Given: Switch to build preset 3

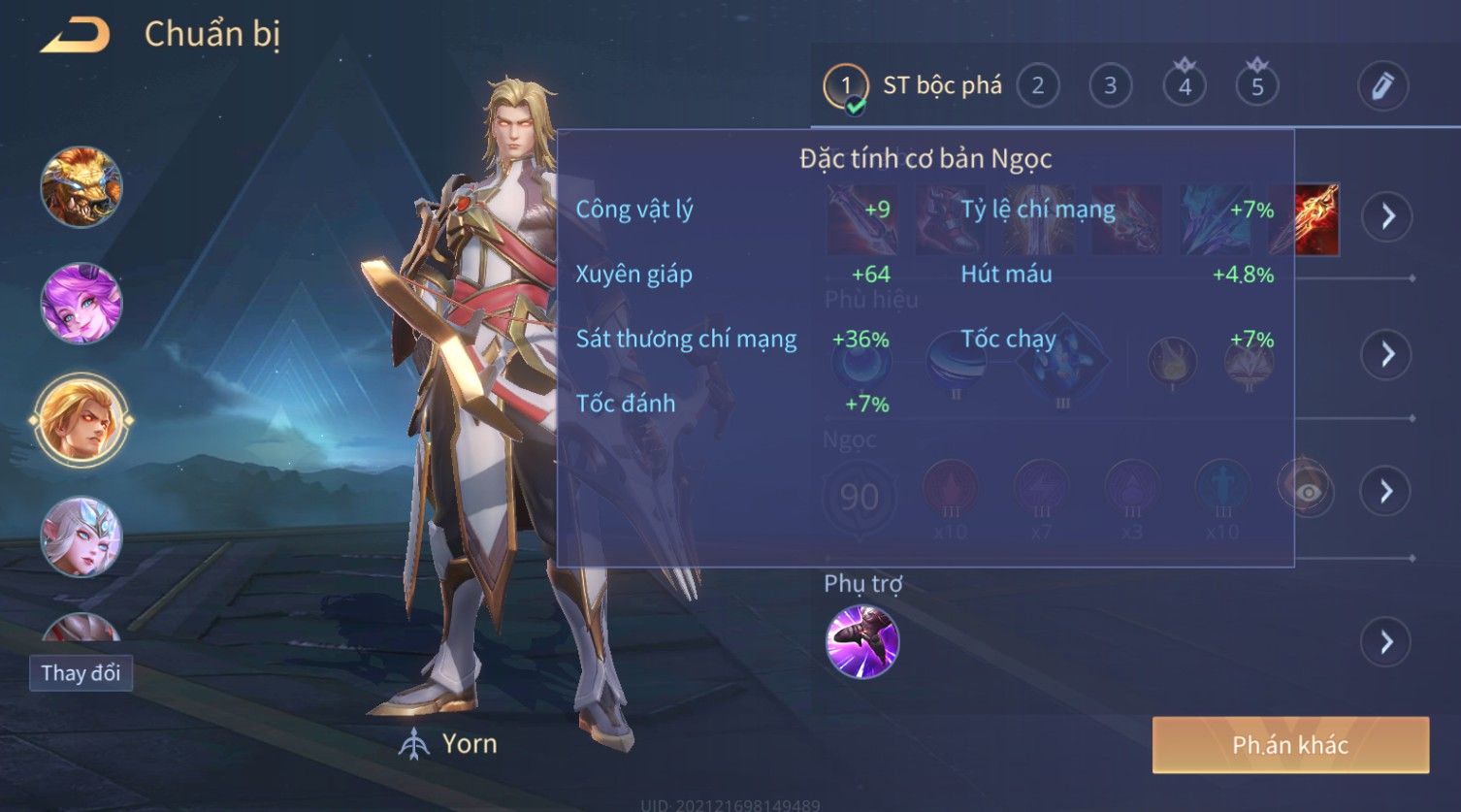Looking at the screenshot, I should [1110, 86].
